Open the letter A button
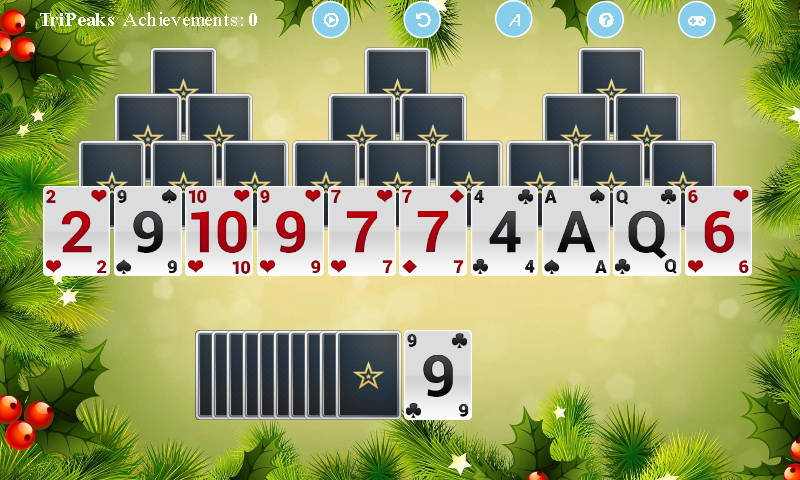The height and width of the screenshot is (480, 800). click(x=514, y=19)
